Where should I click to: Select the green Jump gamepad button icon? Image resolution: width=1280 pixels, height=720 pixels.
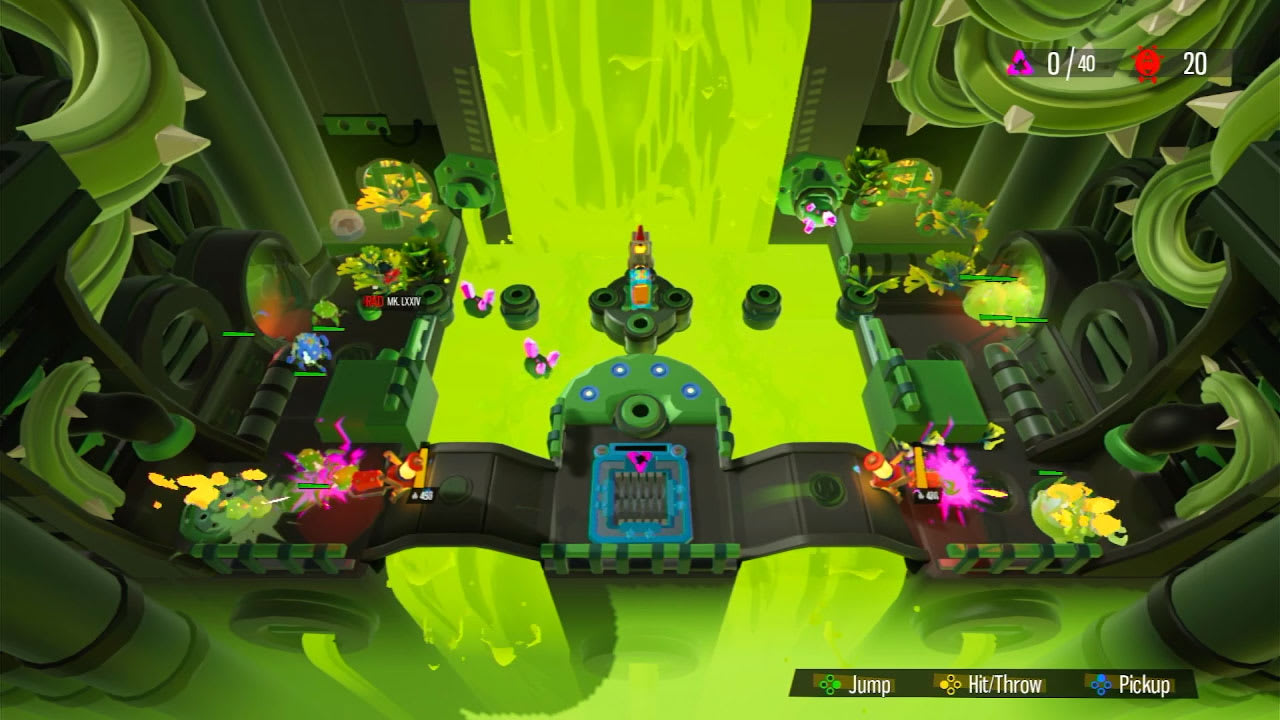tap(830, 685)
